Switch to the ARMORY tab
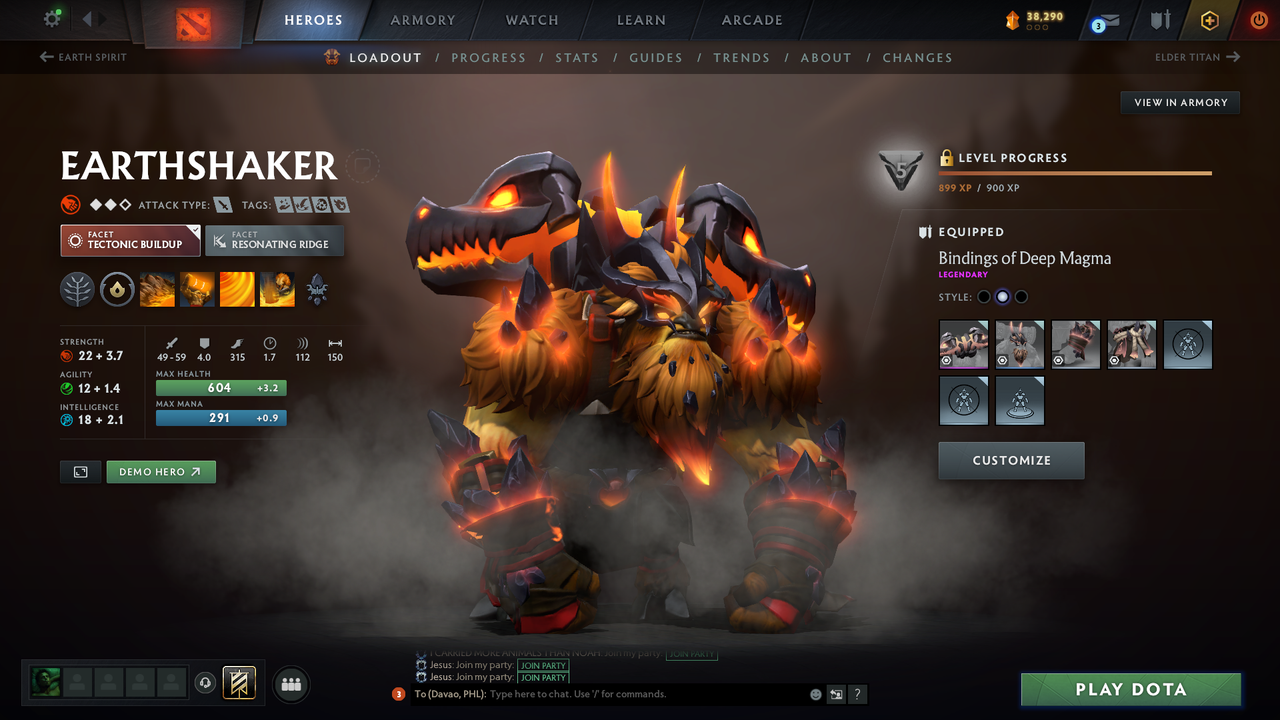This screenshot has height=720, width=1280. click(422, 19)
